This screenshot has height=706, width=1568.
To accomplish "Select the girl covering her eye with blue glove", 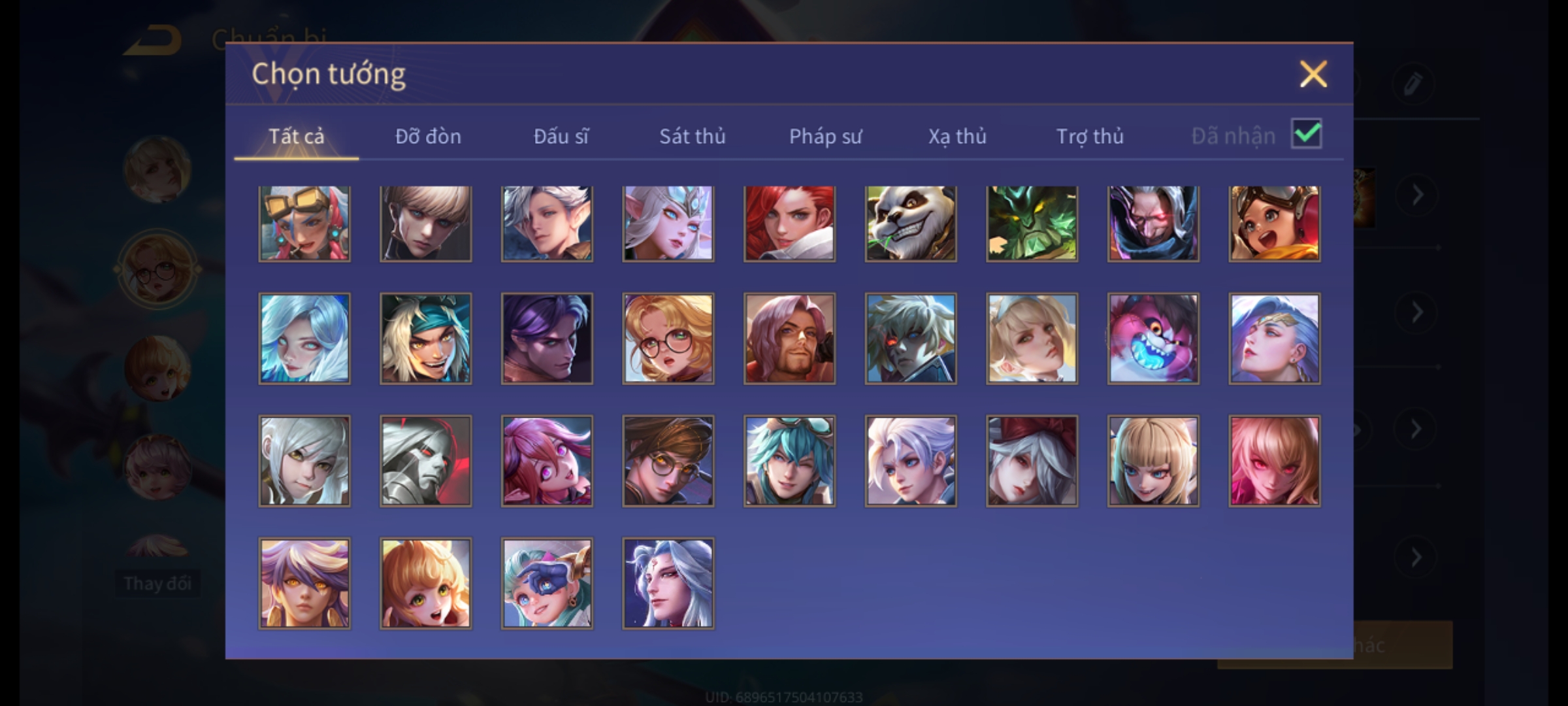I will (547, 583).
